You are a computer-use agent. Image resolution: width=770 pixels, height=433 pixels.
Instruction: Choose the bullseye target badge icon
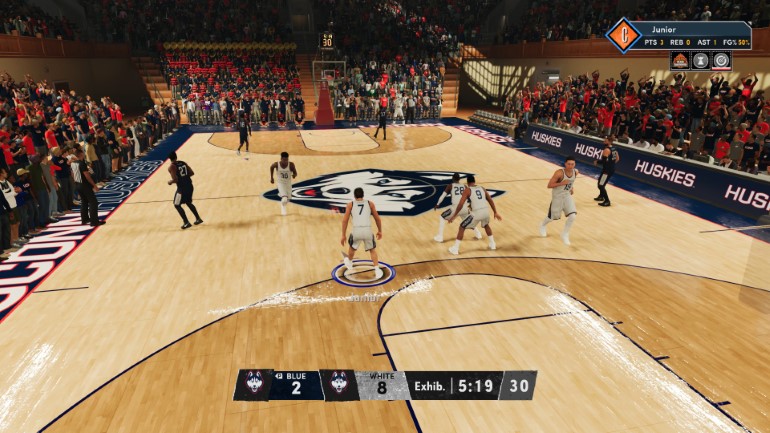coord(721,60)
